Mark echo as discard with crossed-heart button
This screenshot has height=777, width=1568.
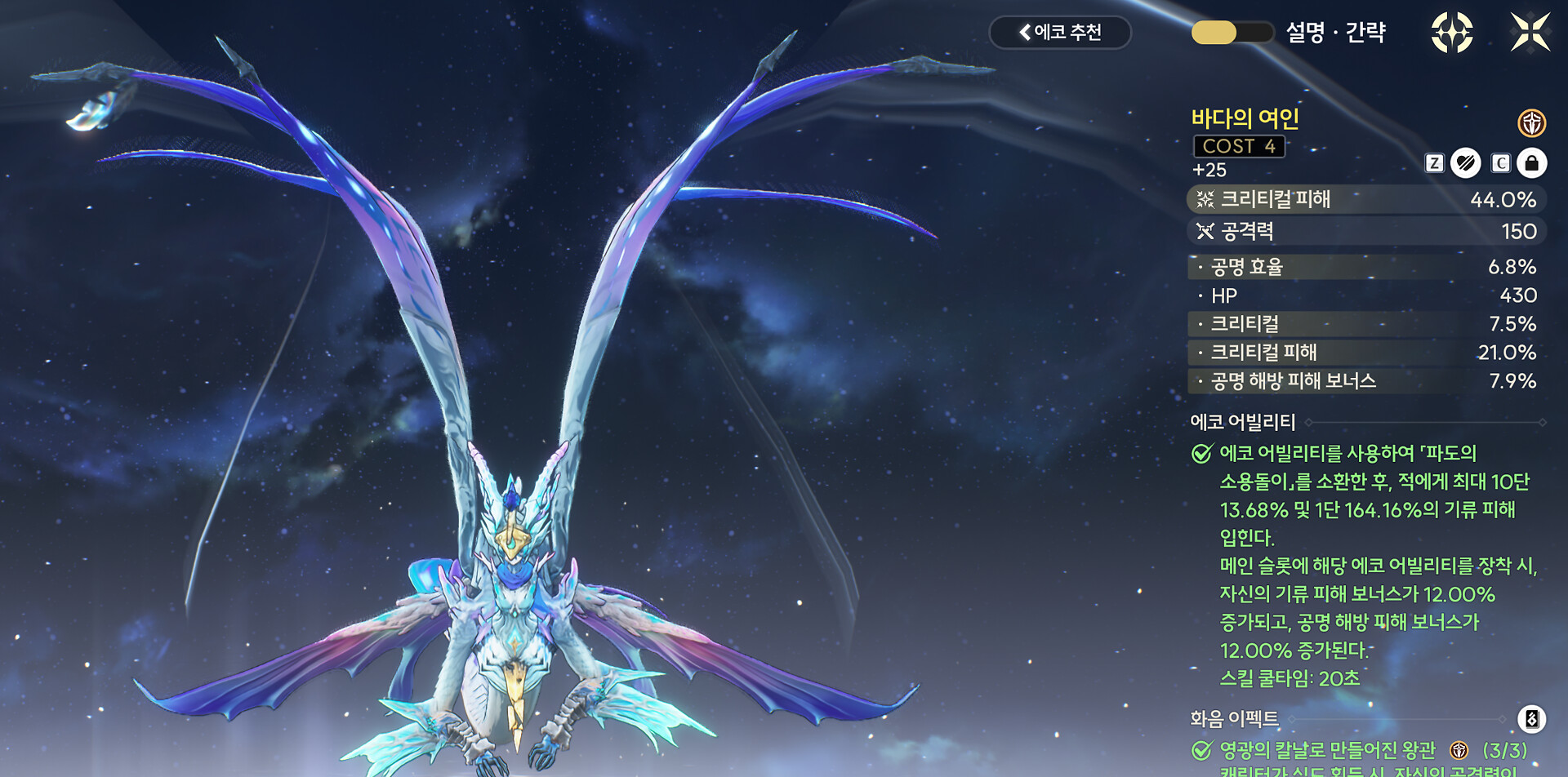(x=1466, y=163)
